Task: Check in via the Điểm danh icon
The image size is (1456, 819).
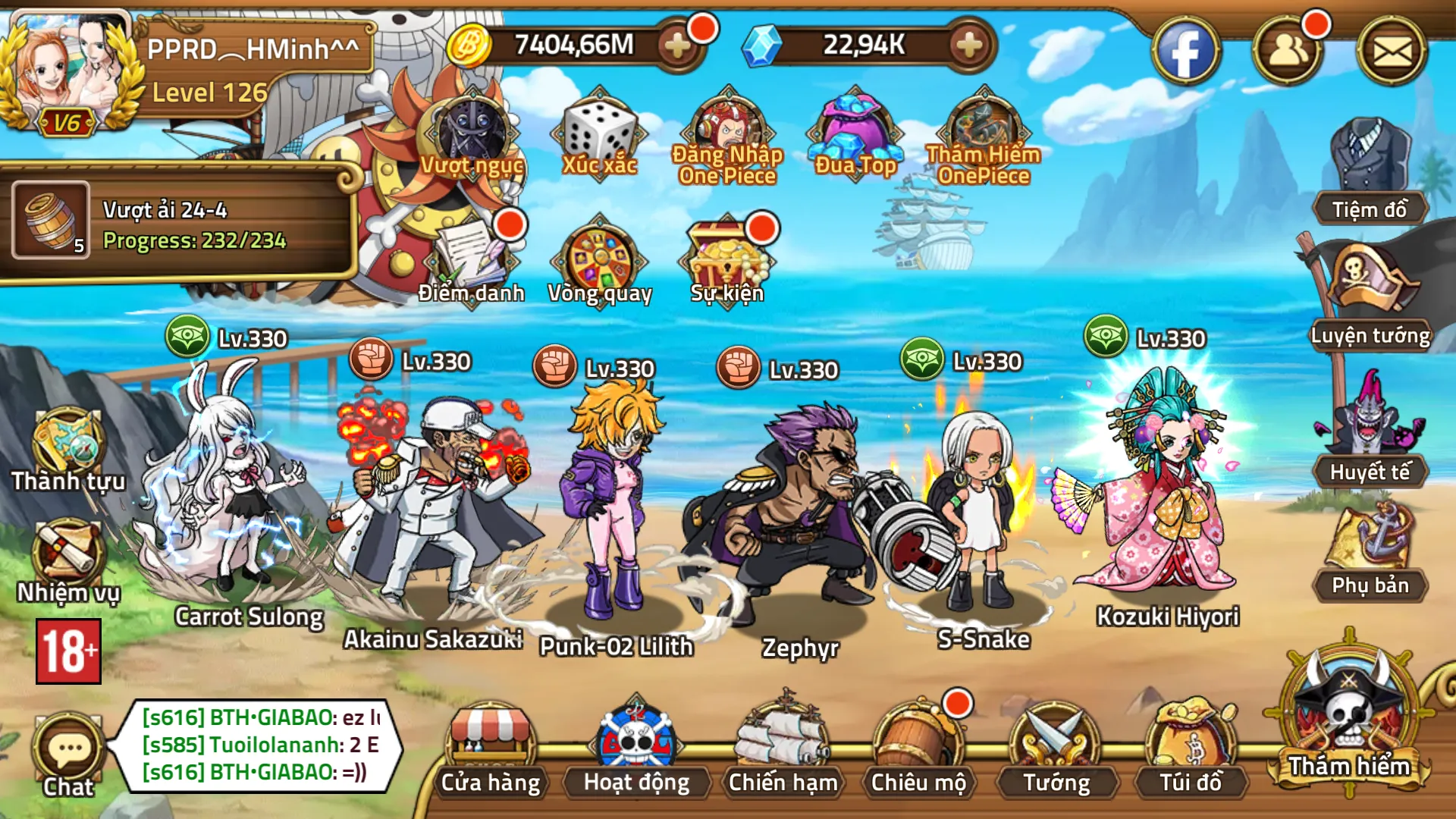Action: tap(470, 258)
